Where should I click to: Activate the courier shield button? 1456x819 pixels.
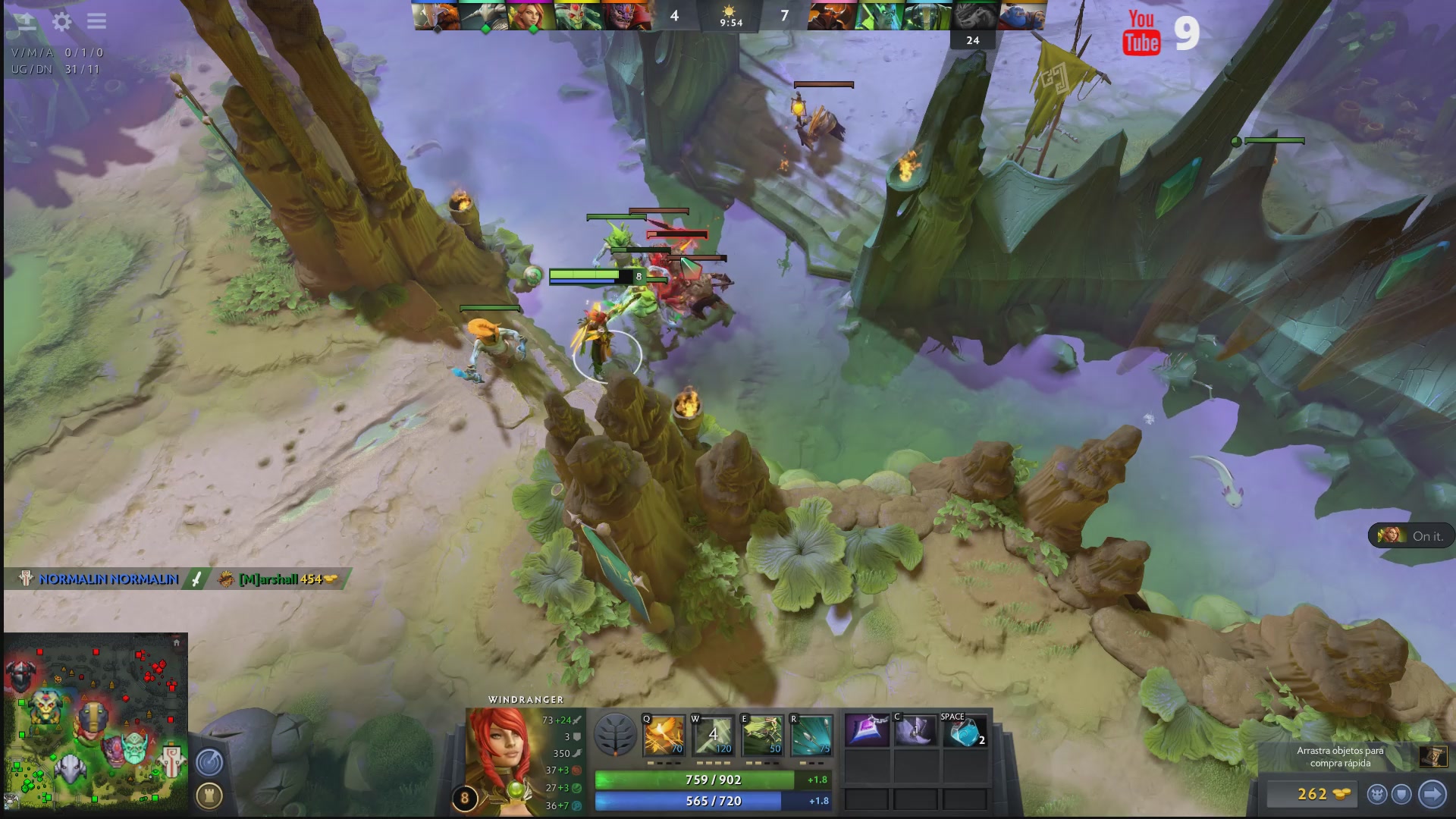point(1401,794)
